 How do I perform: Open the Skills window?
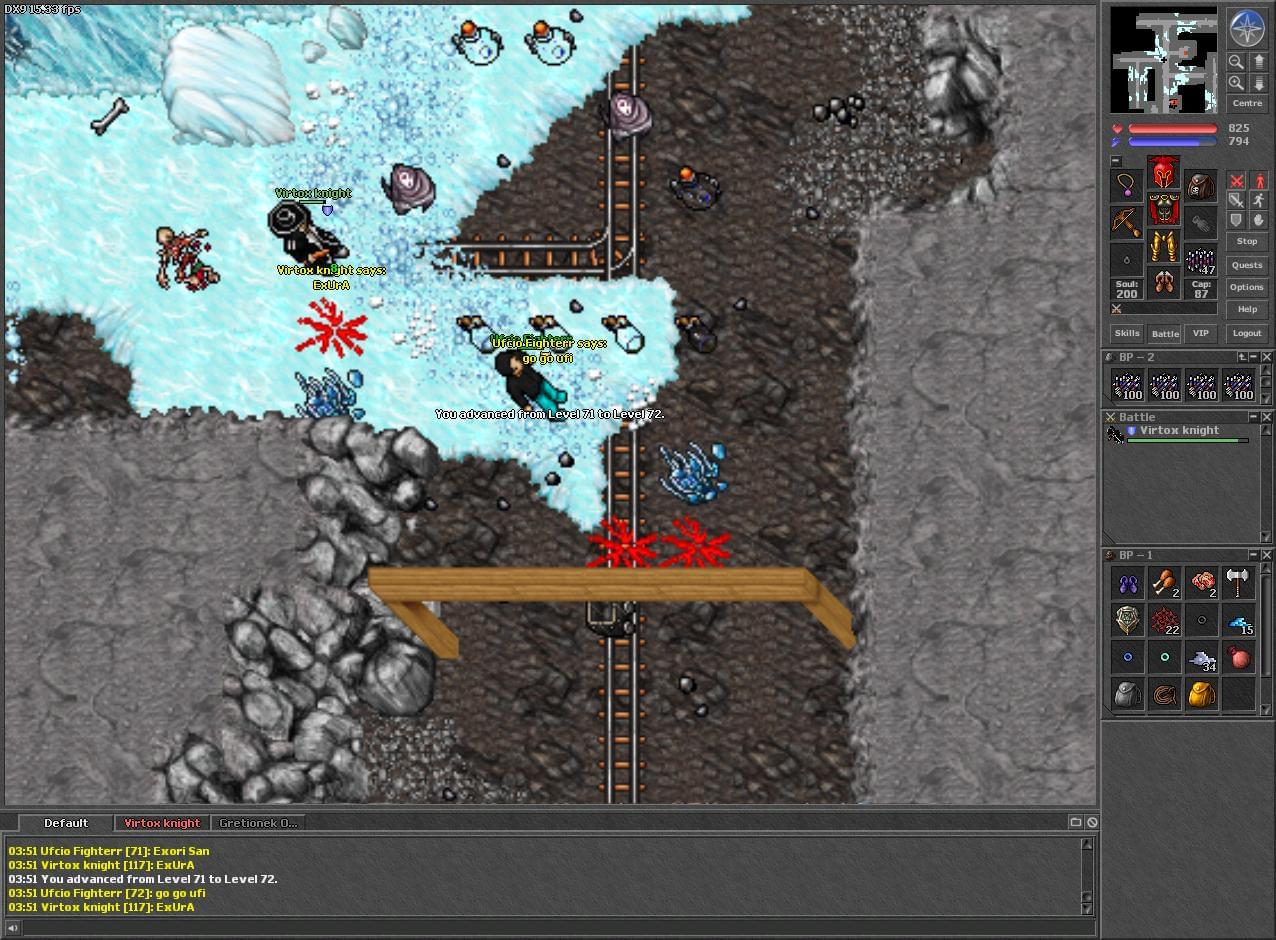[x=1127, y=333]
